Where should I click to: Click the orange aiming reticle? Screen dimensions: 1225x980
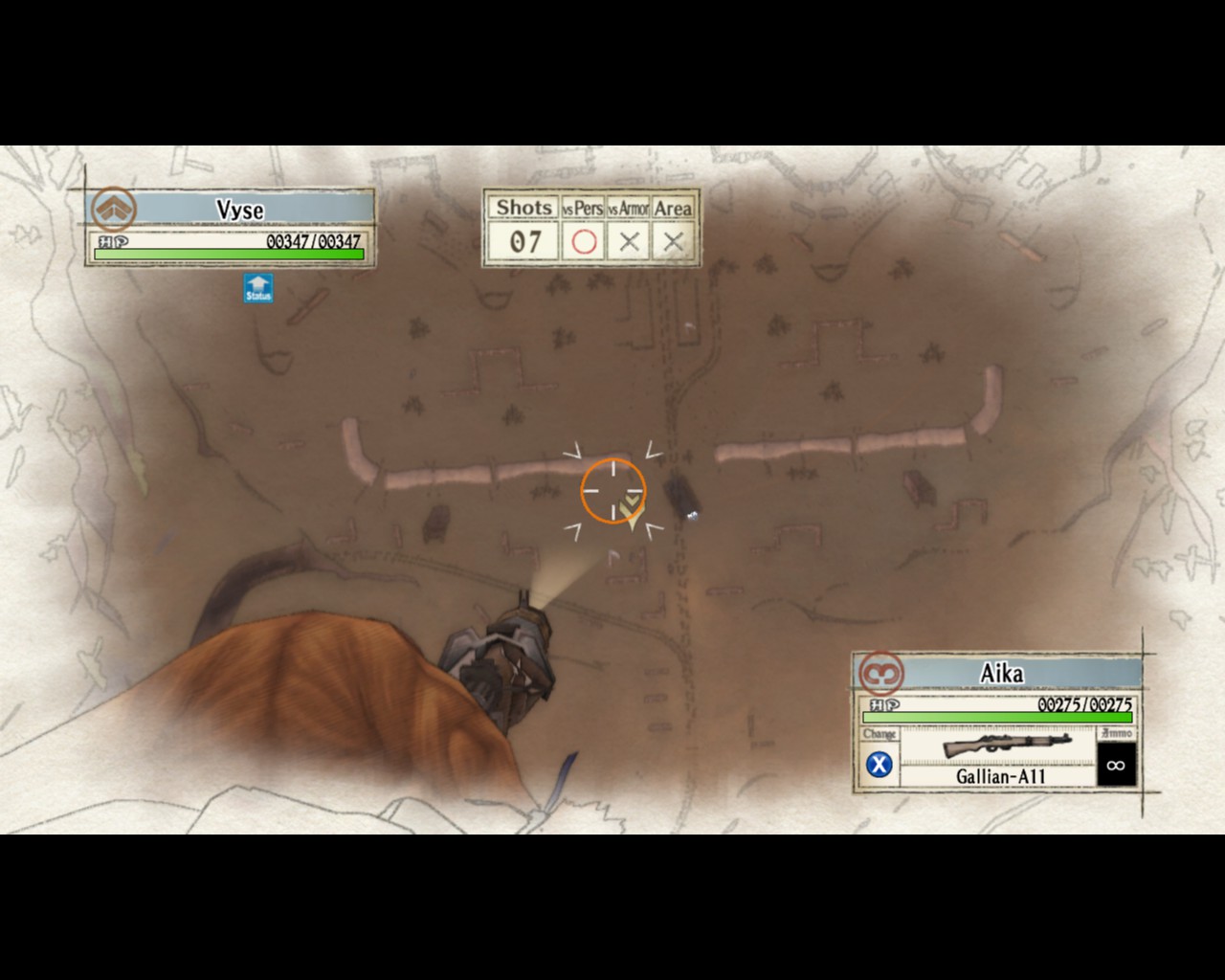pos(612,490)
